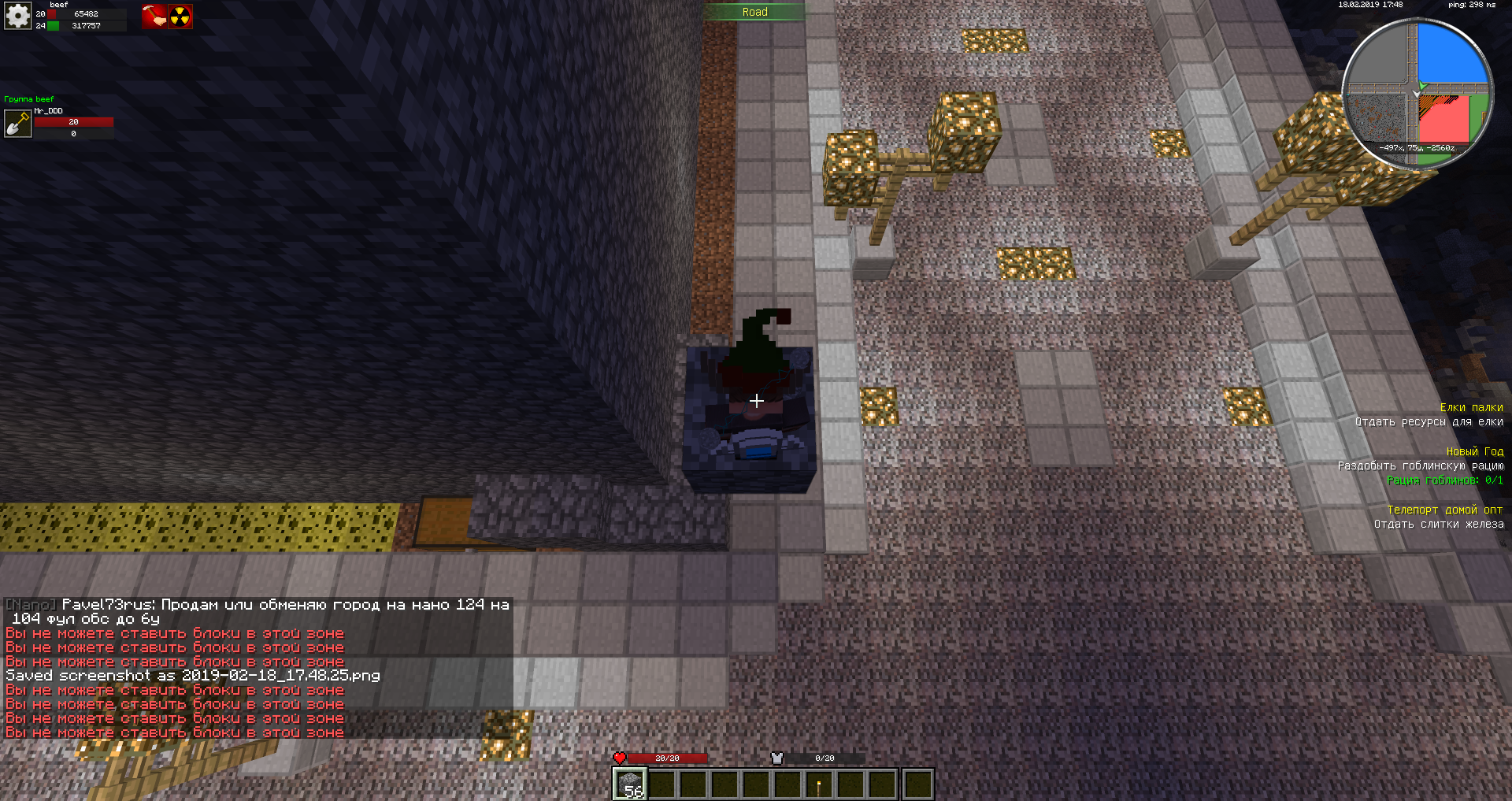The width and height of the screenshot is (1512, 801).
Task: Select the cobblestone stack hotbar slot
Action: pos(630,784)
